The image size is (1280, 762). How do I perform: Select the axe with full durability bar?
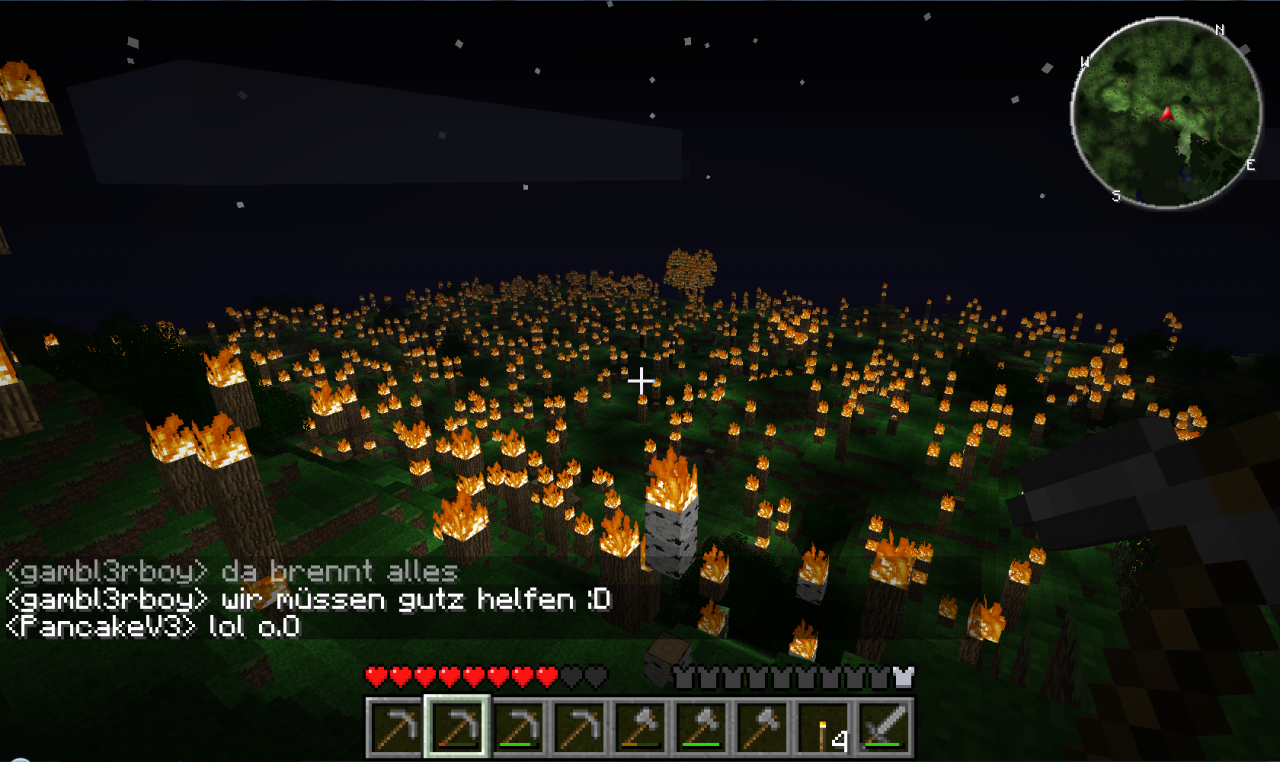[x=701, y=725]
